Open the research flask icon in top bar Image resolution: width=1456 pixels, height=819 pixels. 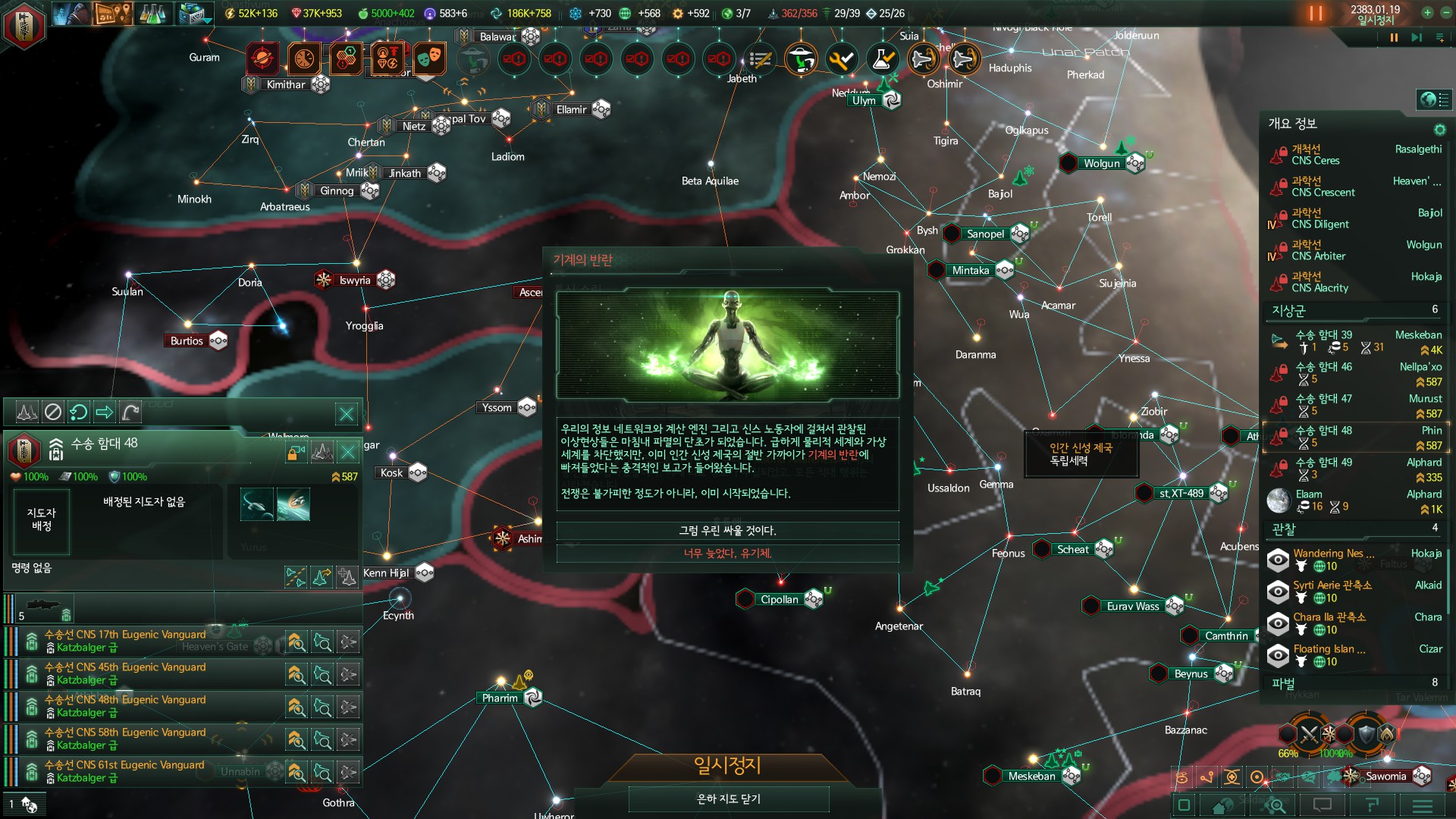(x=152, y=14)
